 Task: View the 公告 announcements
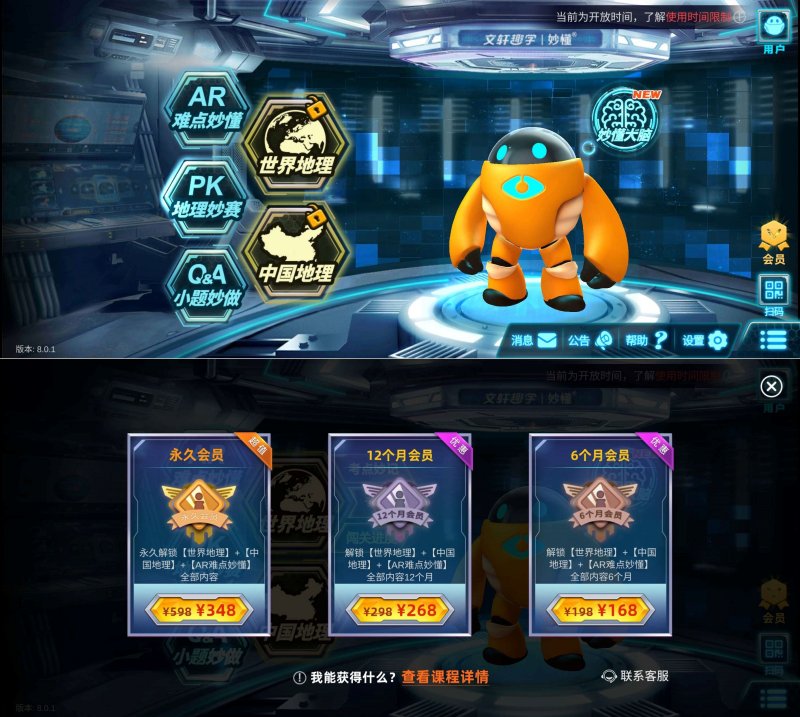590,340
